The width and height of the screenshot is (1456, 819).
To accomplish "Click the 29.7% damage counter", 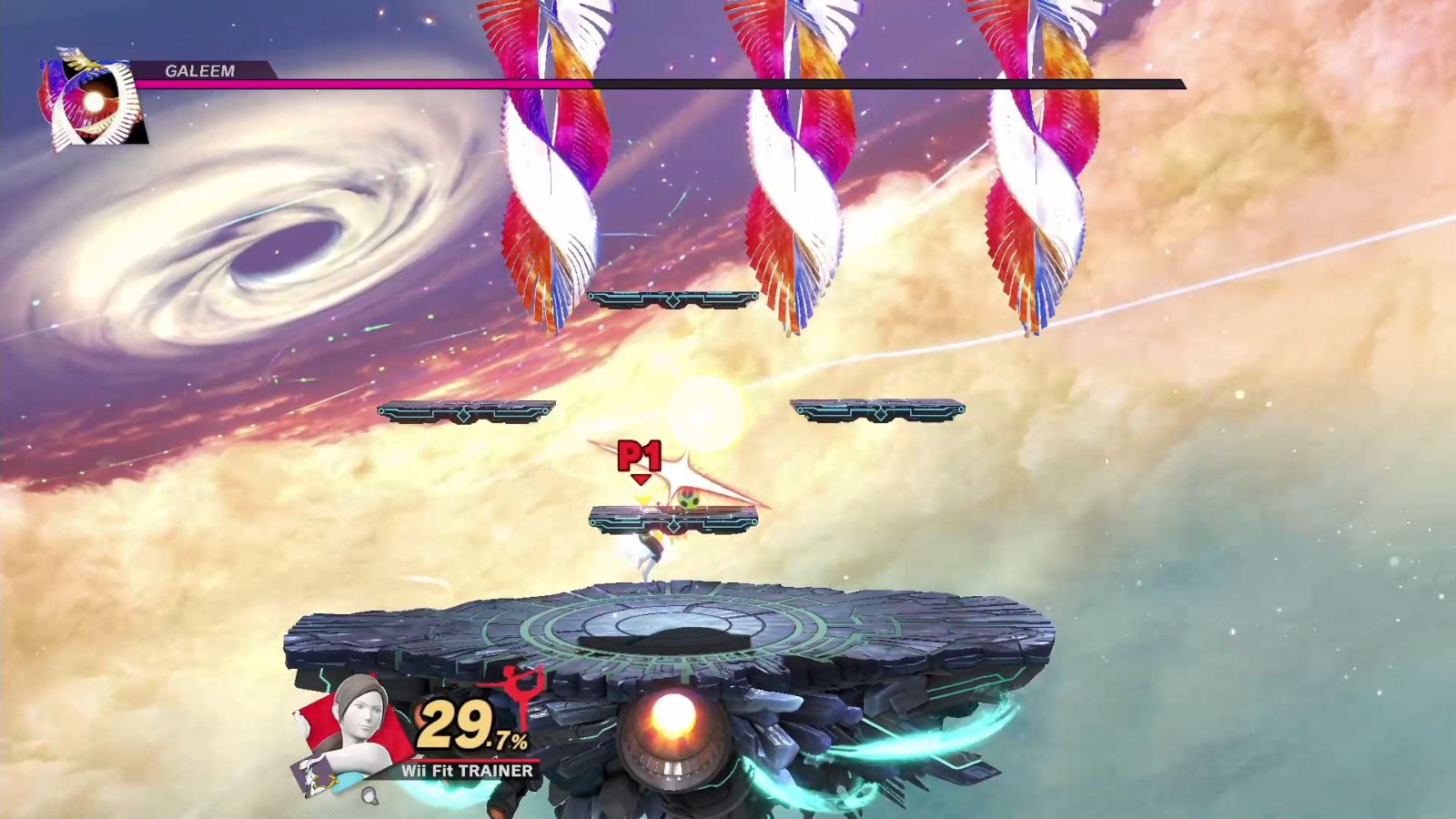I will (473, 728).
